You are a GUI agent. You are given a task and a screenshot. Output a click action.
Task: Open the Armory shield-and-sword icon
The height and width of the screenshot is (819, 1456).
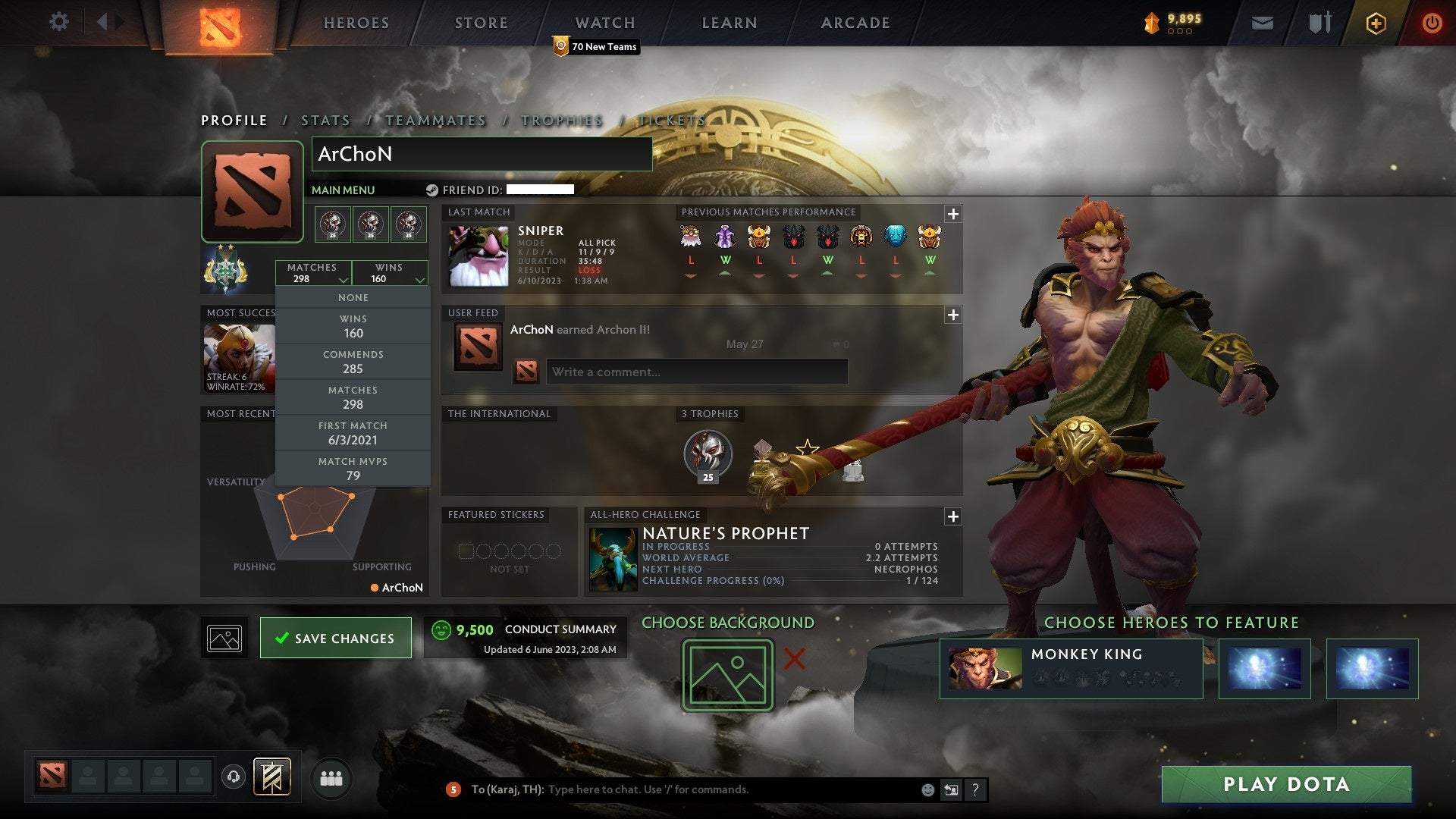coord(1319,22)
